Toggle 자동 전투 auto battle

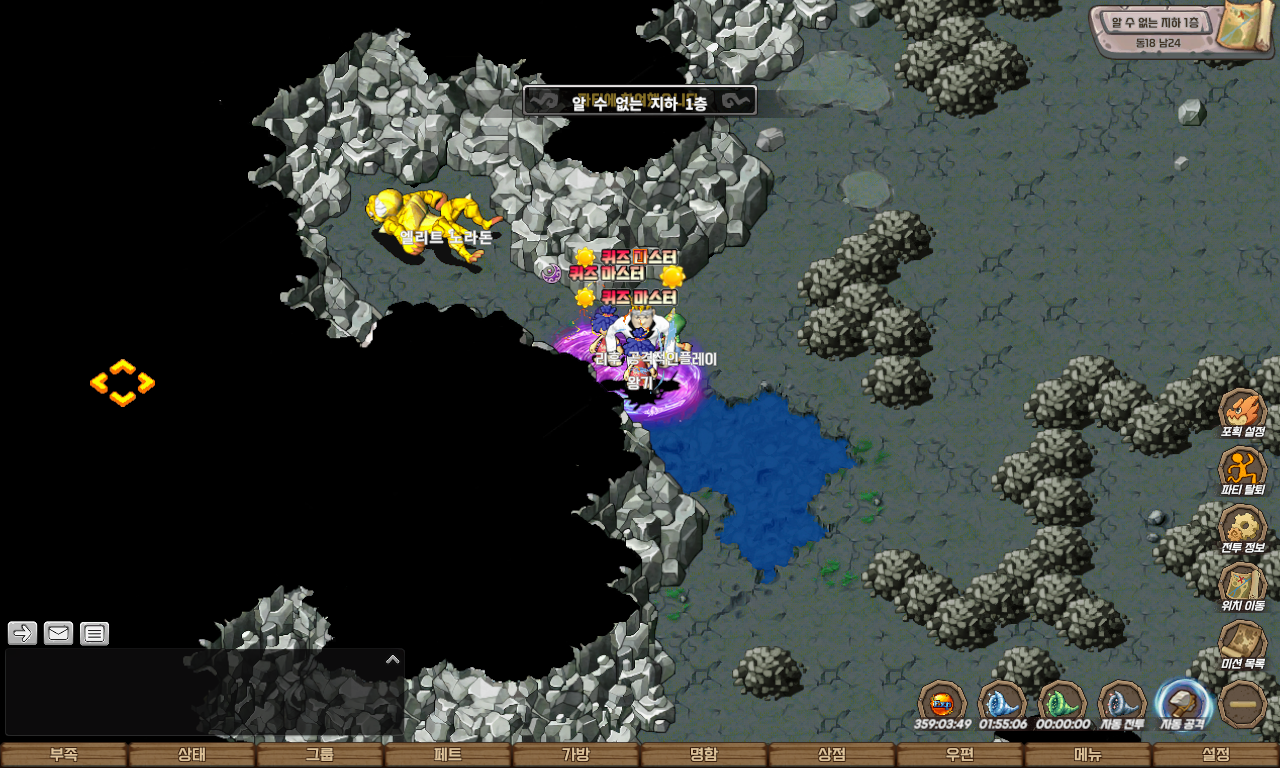[1122, 702]
